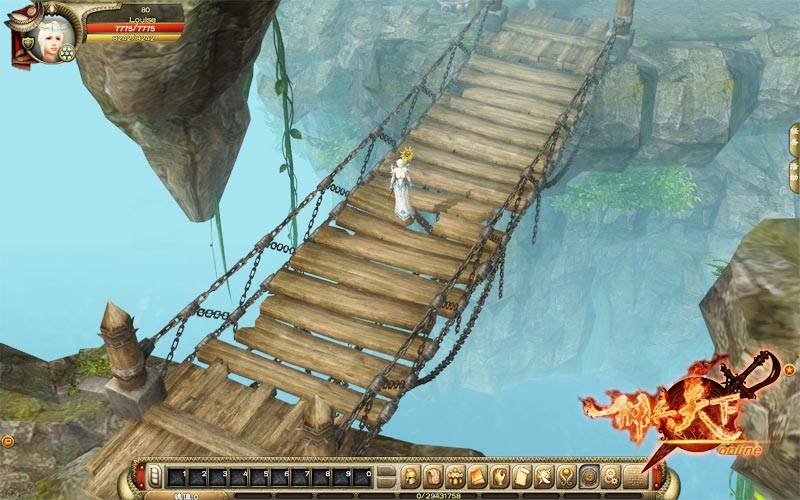The height and width of the screenshot is (500, 800).
Task: Open the scroll quest log icon
Action: coord(522,475)
